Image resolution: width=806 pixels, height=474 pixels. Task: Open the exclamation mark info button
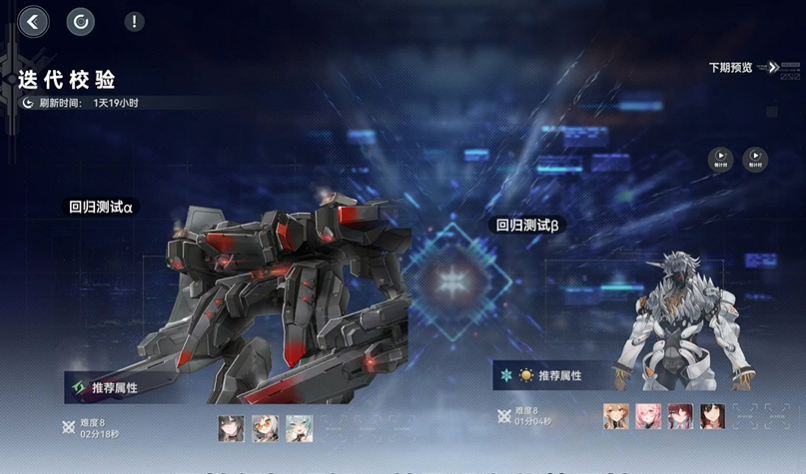(134, 21)
